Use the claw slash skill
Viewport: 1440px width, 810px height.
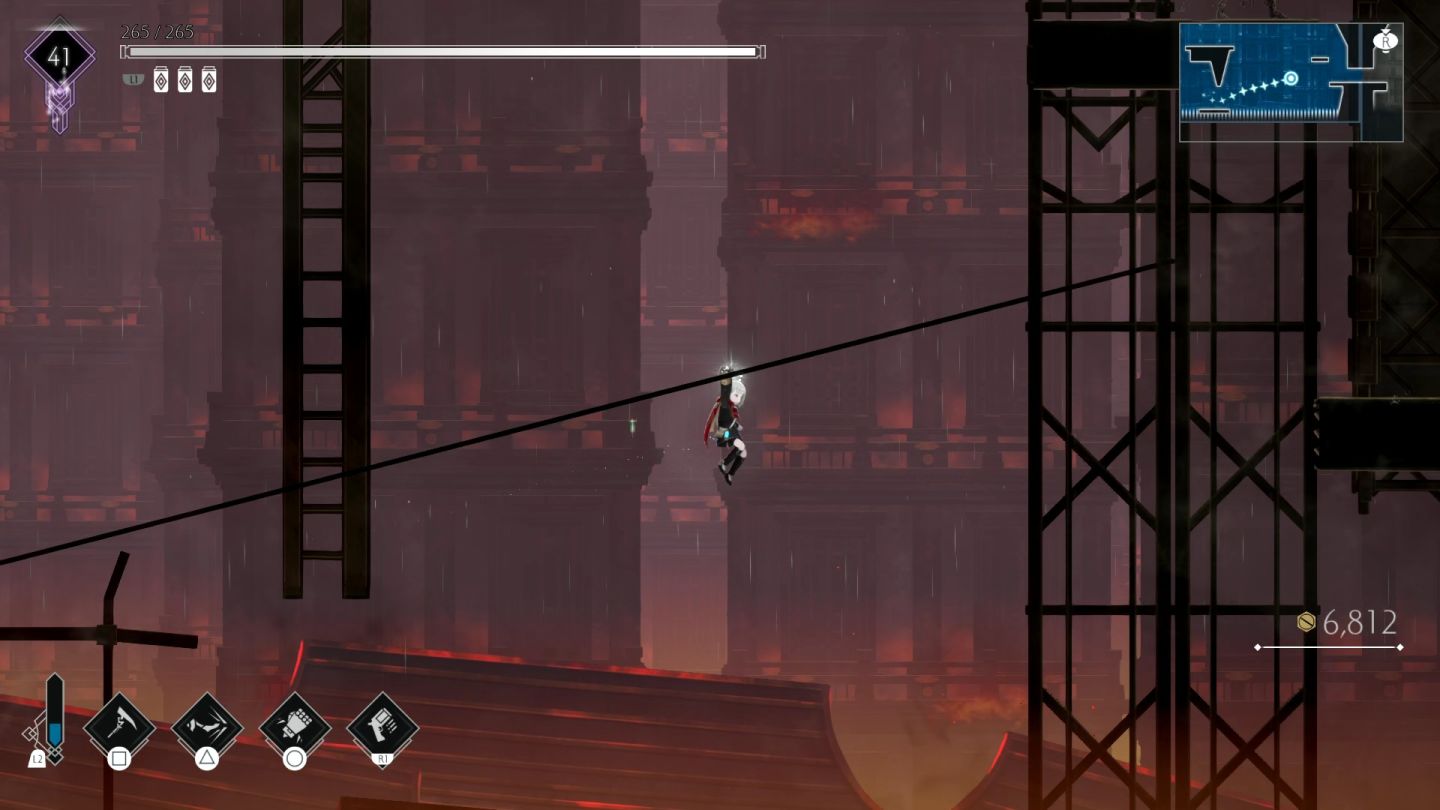[x=207, y=726]
